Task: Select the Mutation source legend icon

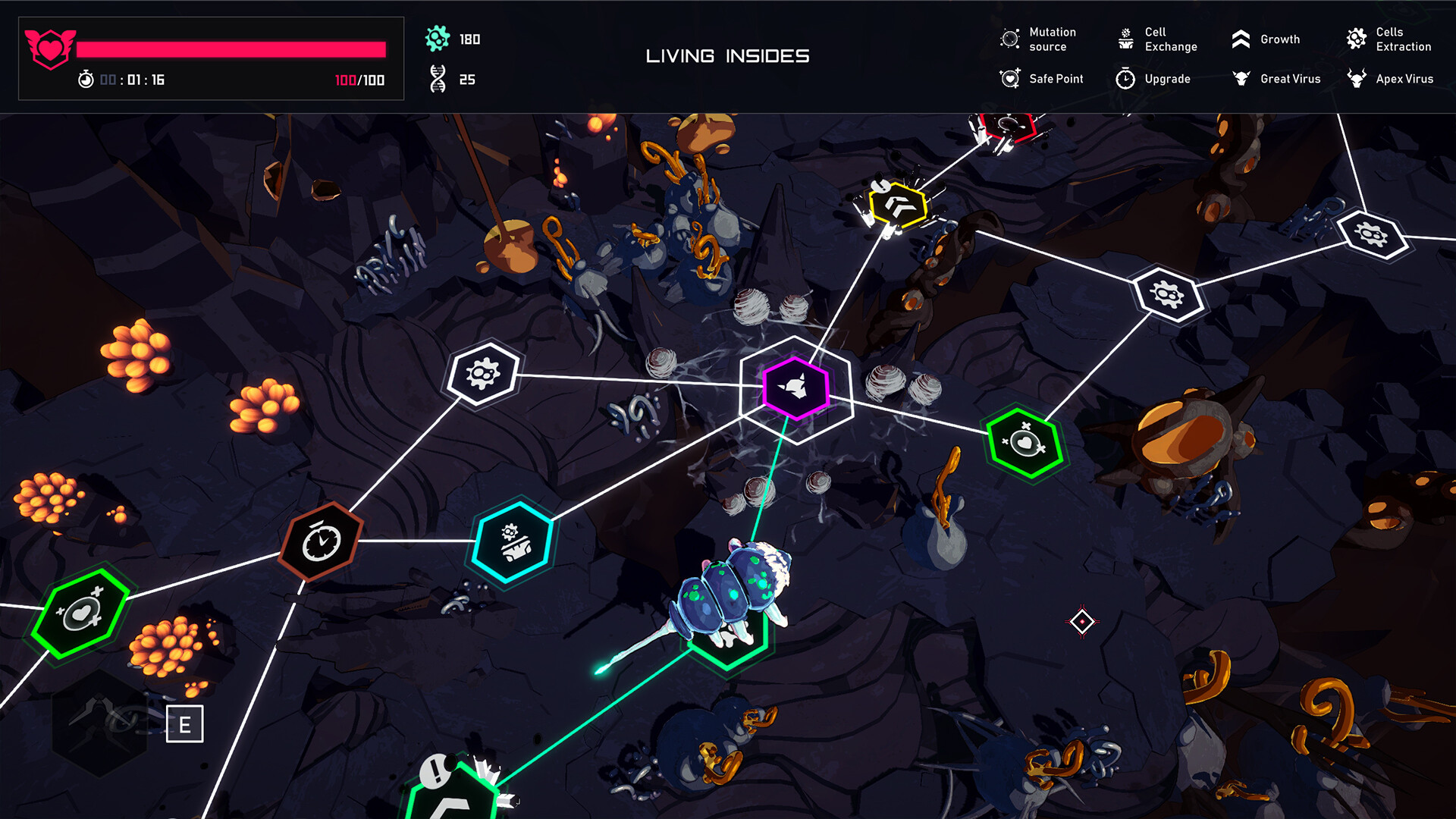Action: click(1009, 39)
